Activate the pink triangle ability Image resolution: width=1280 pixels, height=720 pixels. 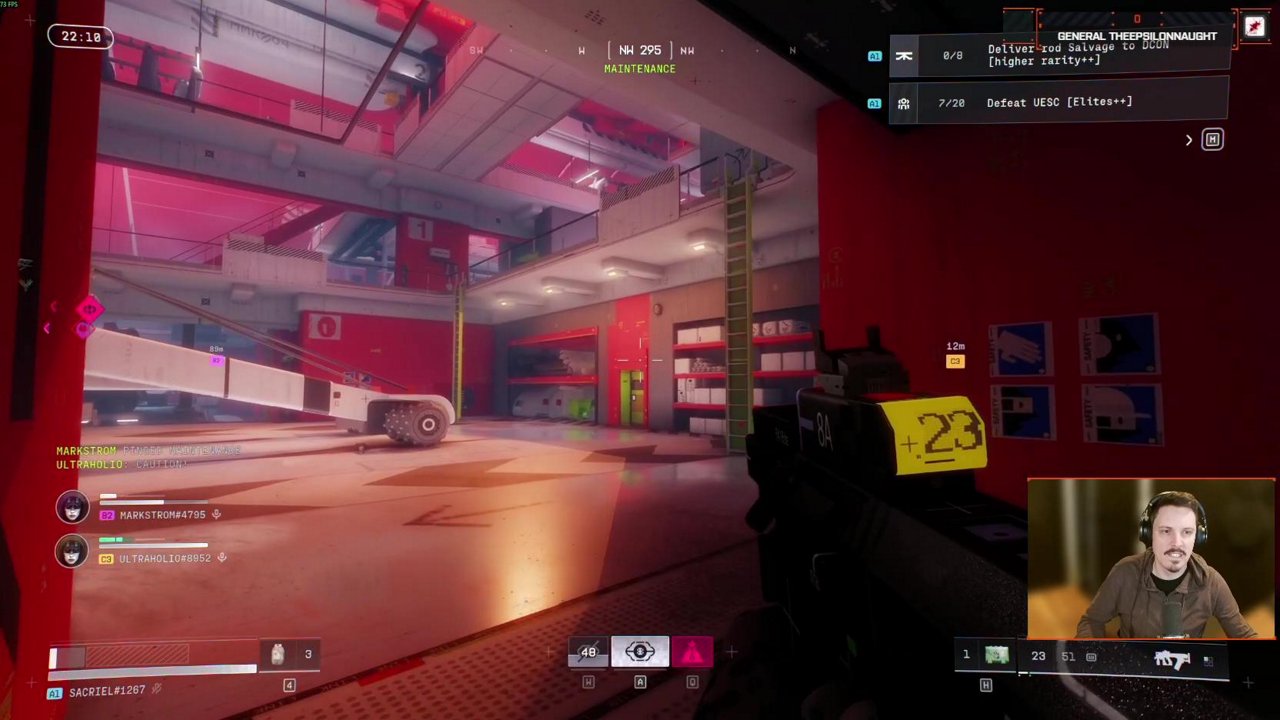click(x=692, y=653)
